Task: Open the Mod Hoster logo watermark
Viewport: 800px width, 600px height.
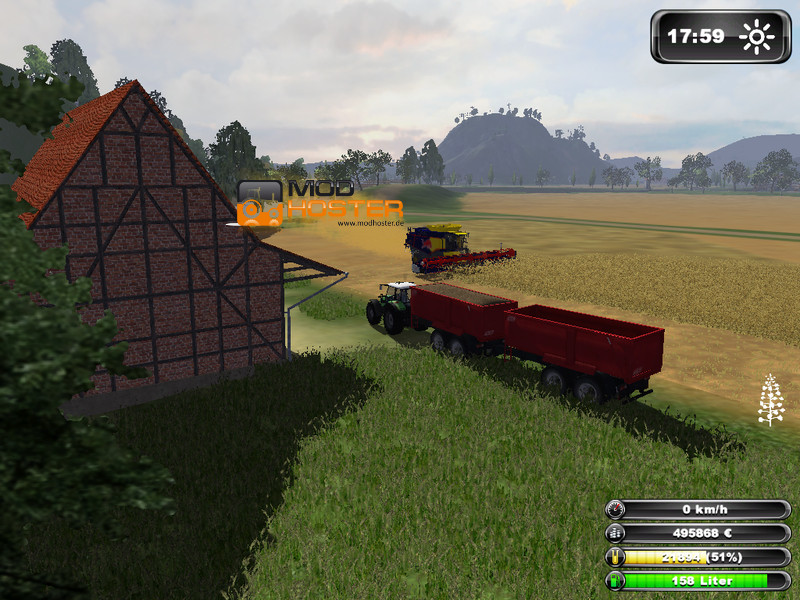Action: (319, 200)
